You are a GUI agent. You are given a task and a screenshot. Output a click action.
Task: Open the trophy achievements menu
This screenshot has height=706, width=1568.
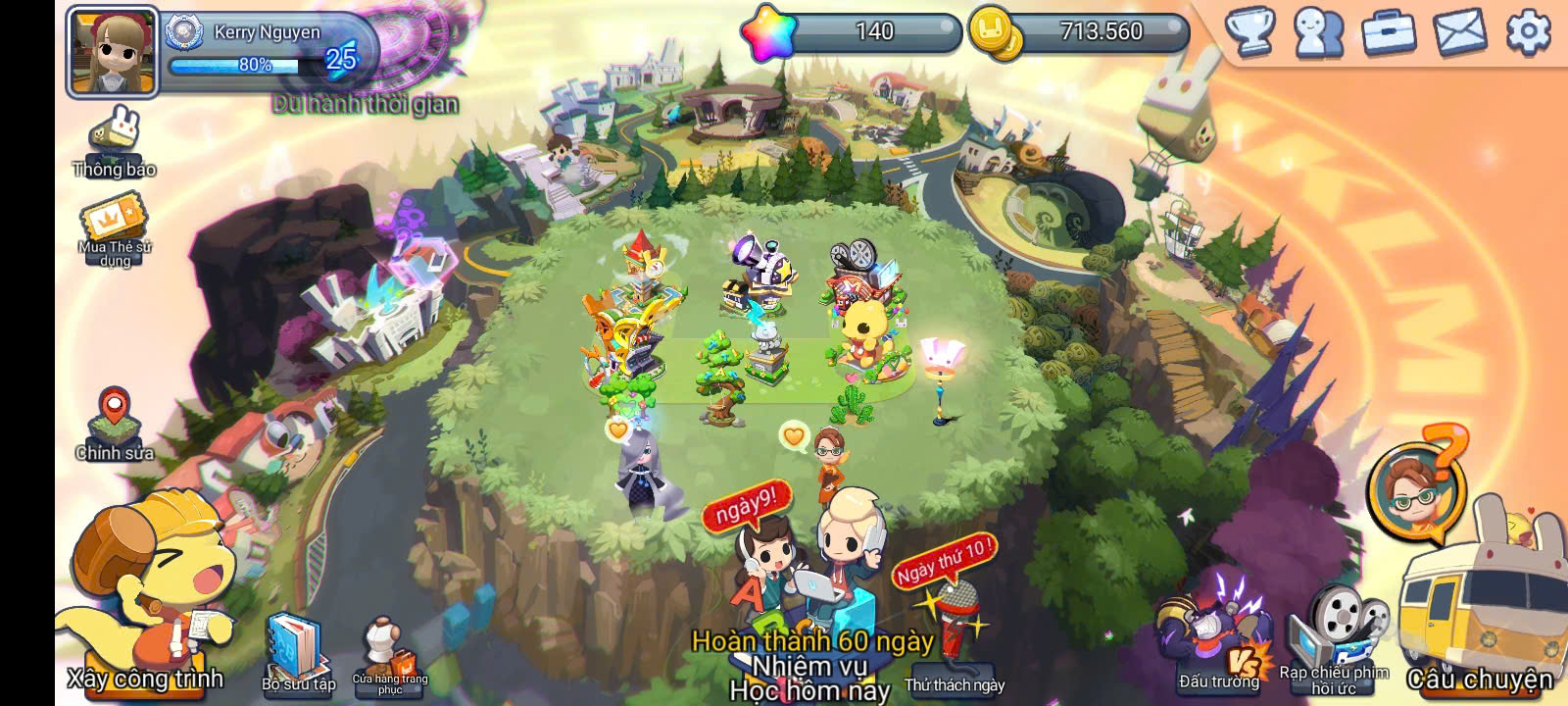tap(1250, 32)
